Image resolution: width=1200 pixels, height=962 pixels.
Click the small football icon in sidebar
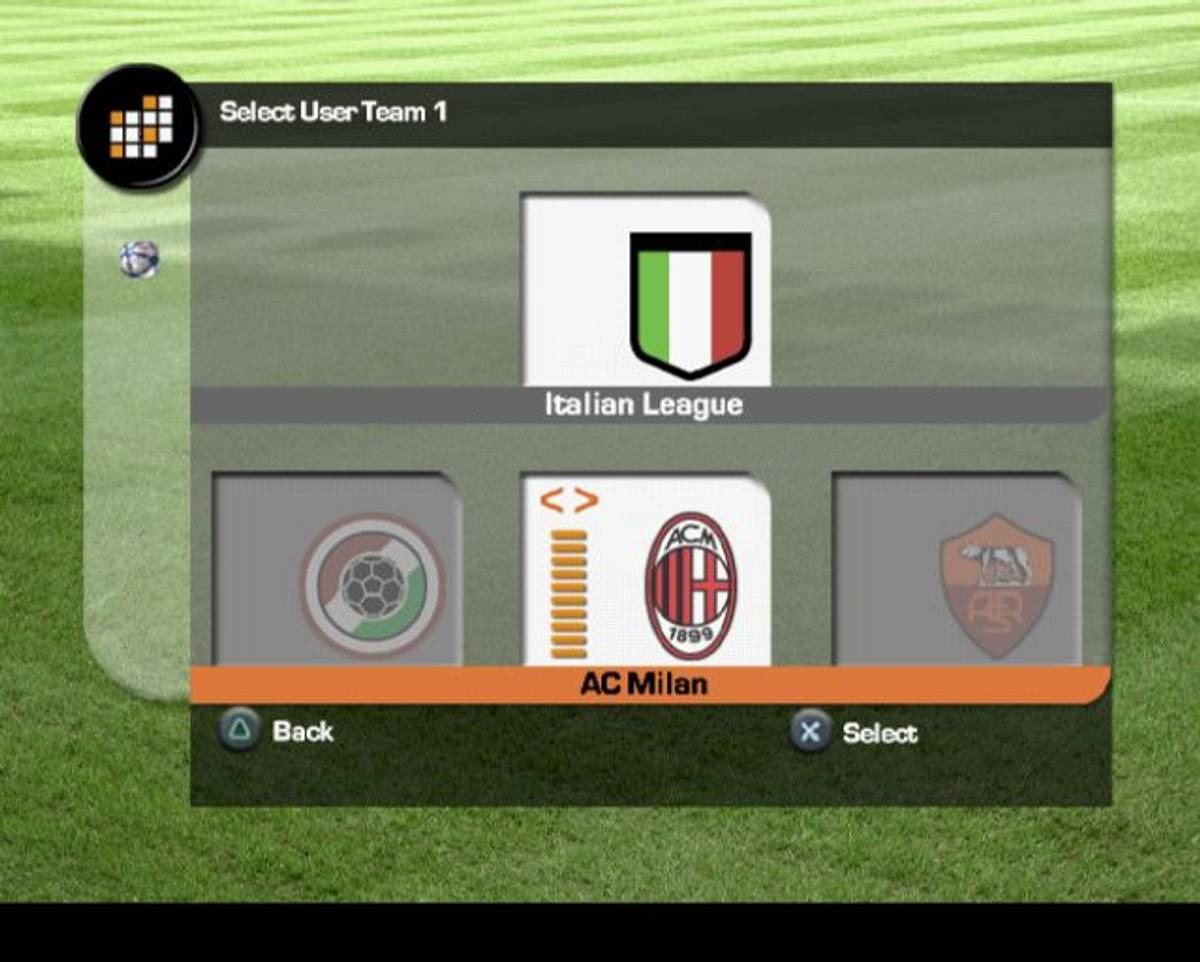(x=139, y=259)
